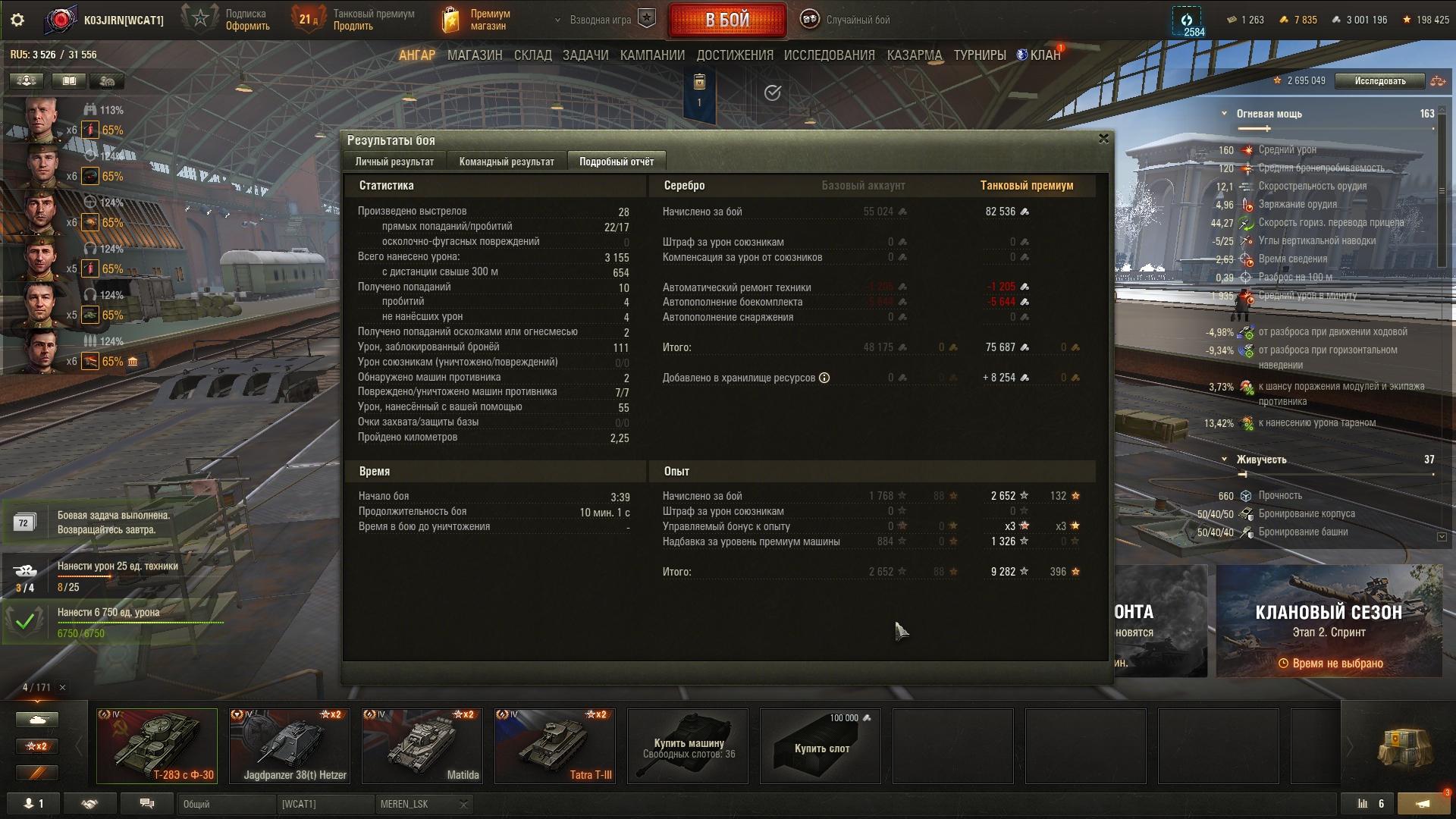Show the ИССЛЕДОВАНИЯ tech tree
The height and width of the screenshot is (819, 1456).
(829, 55)
